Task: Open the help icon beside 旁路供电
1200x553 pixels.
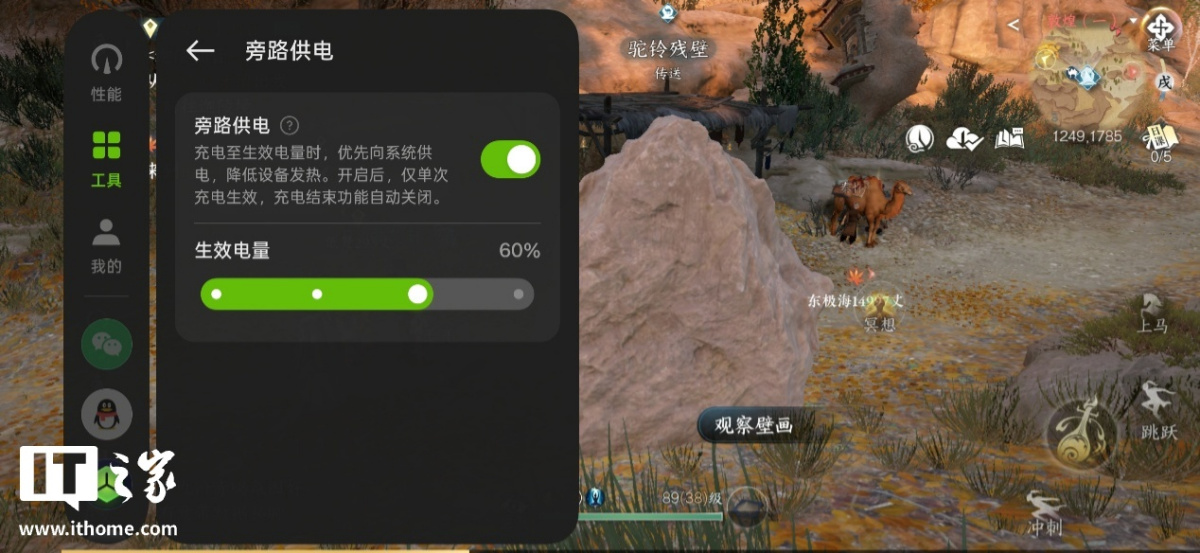Action: 289,126
